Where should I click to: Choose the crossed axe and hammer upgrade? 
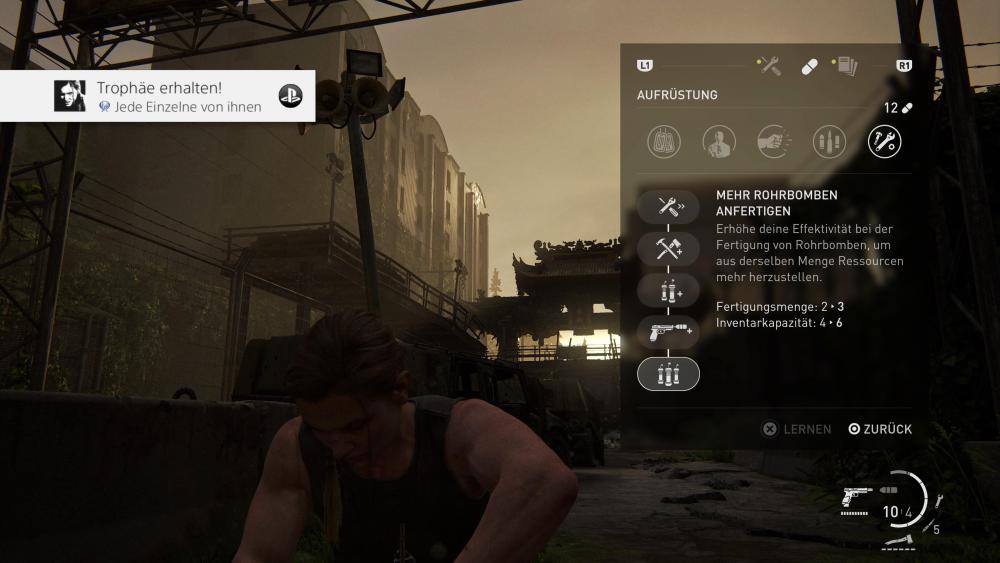pyautogui.click(x=668, y=249)
